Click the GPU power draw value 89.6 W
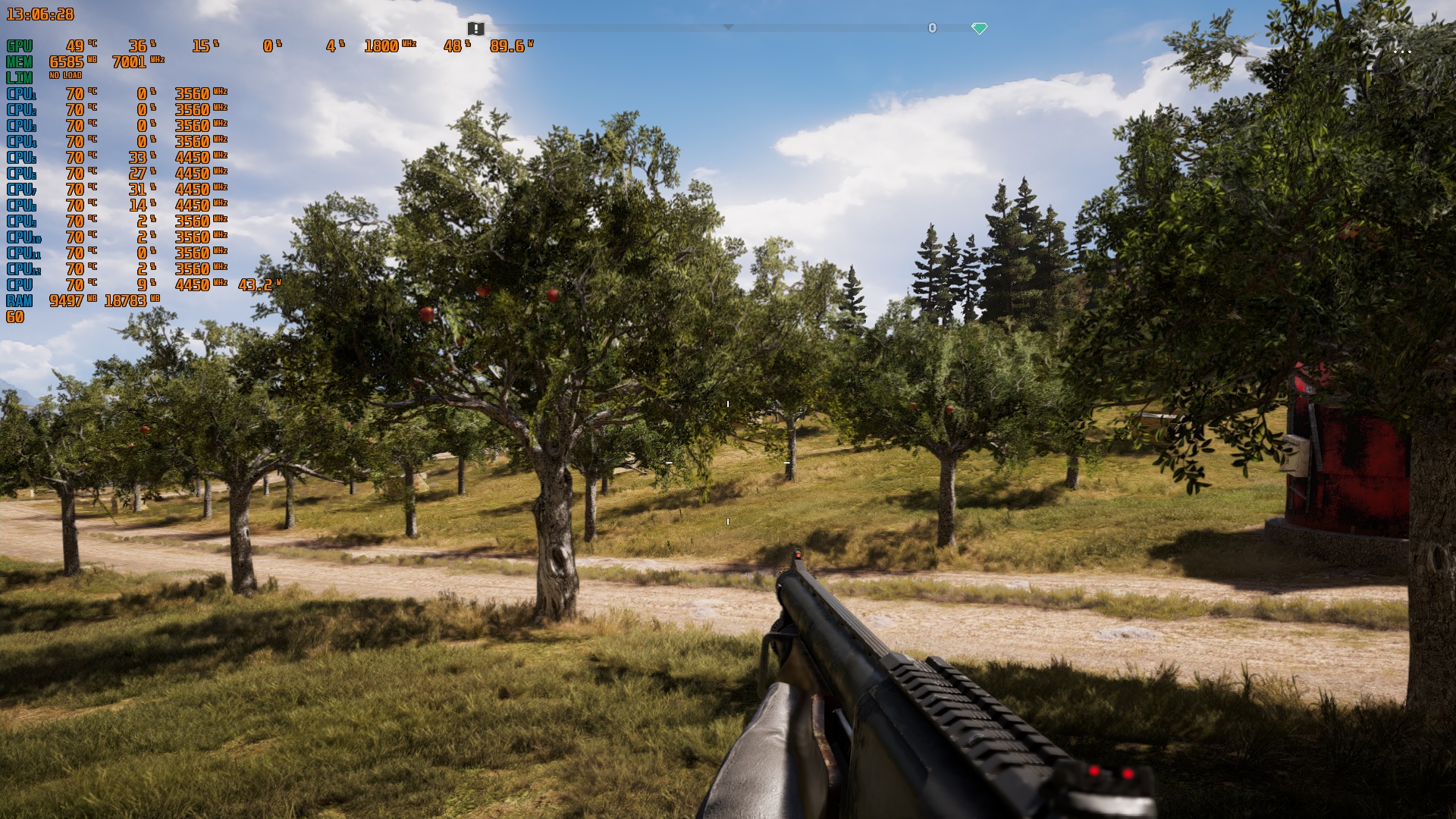The height and width of the screenshot is (819, 1456). tap(507, 45)
